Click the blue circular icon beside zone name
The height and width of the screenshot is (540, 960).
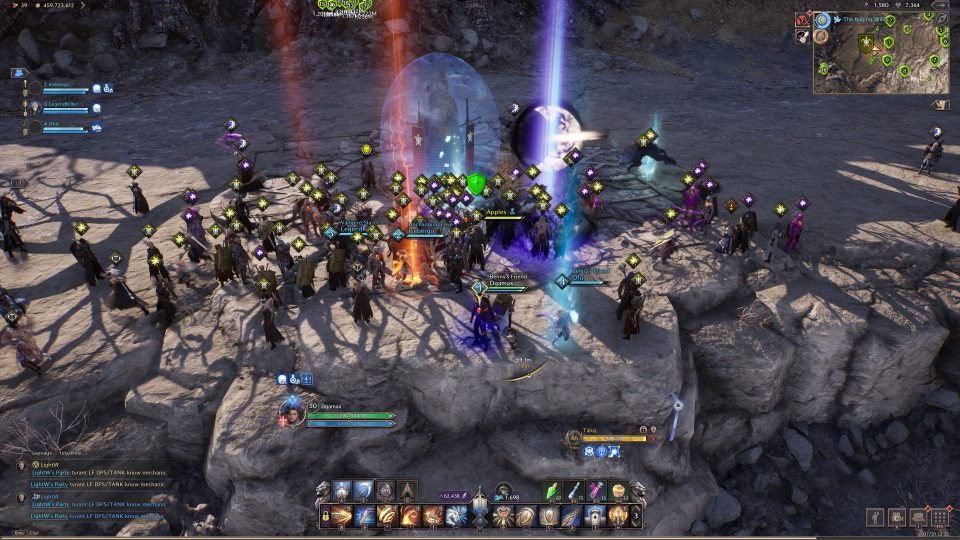tap(822, 19)
